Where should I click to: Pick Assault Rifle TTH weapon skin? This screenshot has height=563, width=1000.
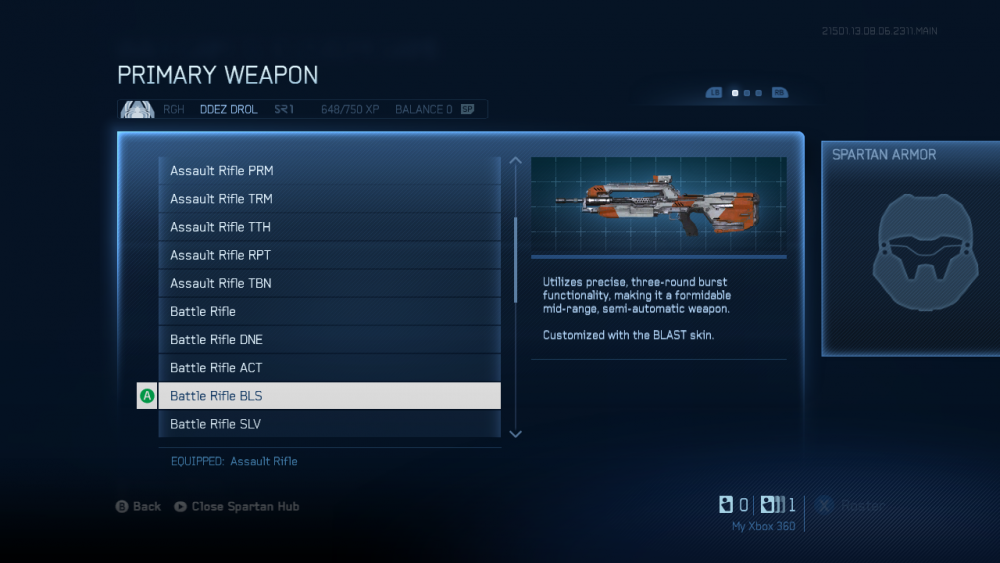point(329,227)
